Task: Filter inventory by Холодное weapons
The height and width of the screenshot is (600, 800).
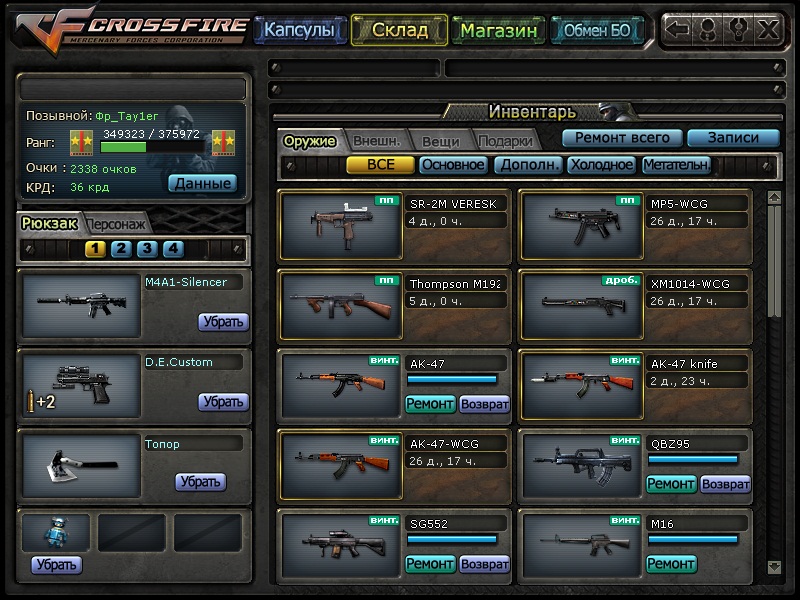Action: (601, 165)
